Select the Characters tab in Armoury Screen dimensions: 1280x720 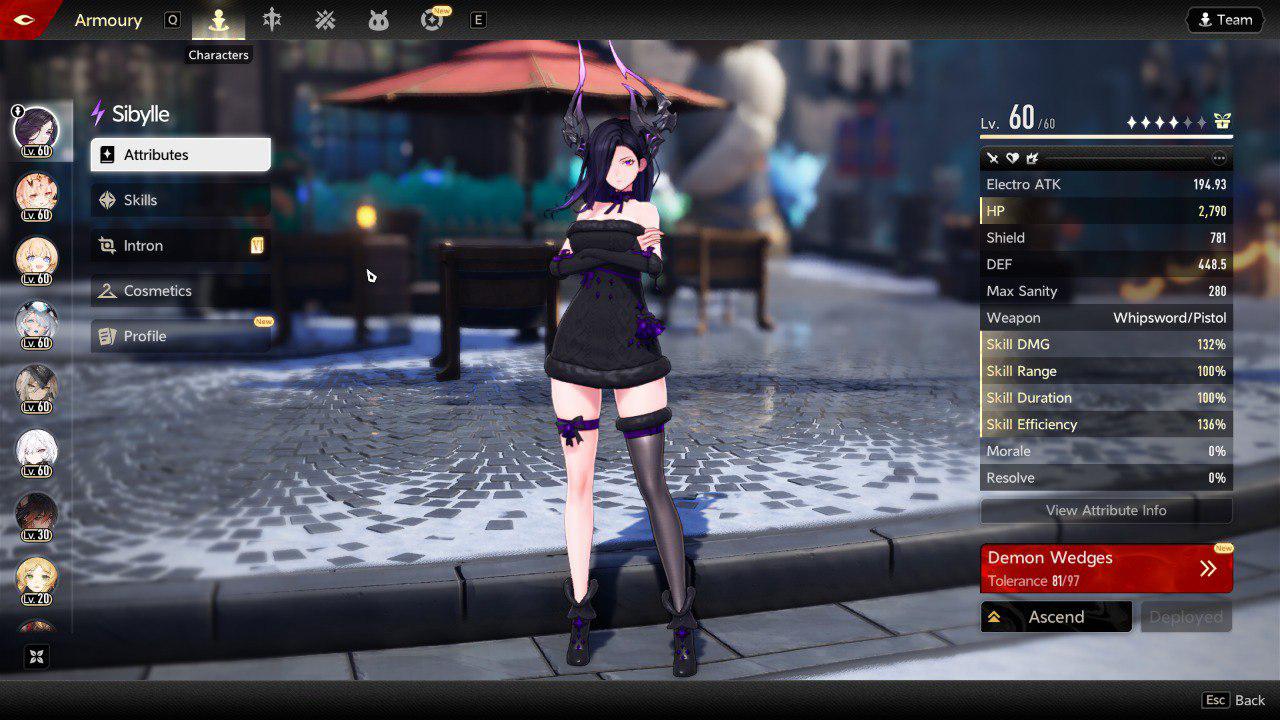[219, 20]
